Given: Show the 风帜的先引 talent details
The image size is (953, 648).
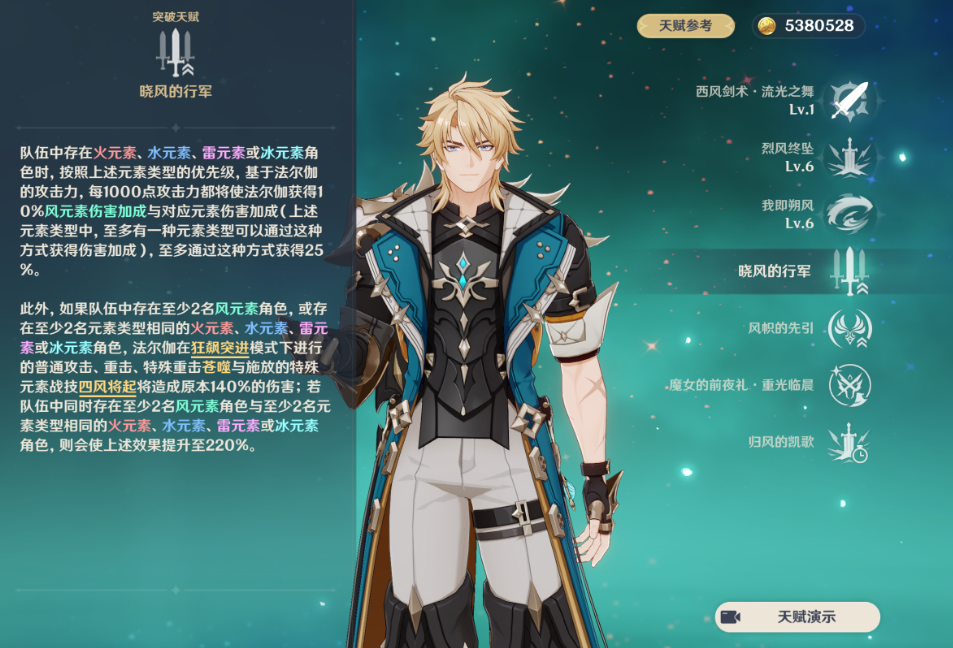Looking at the screenshot, I should [x=851, y=328].
